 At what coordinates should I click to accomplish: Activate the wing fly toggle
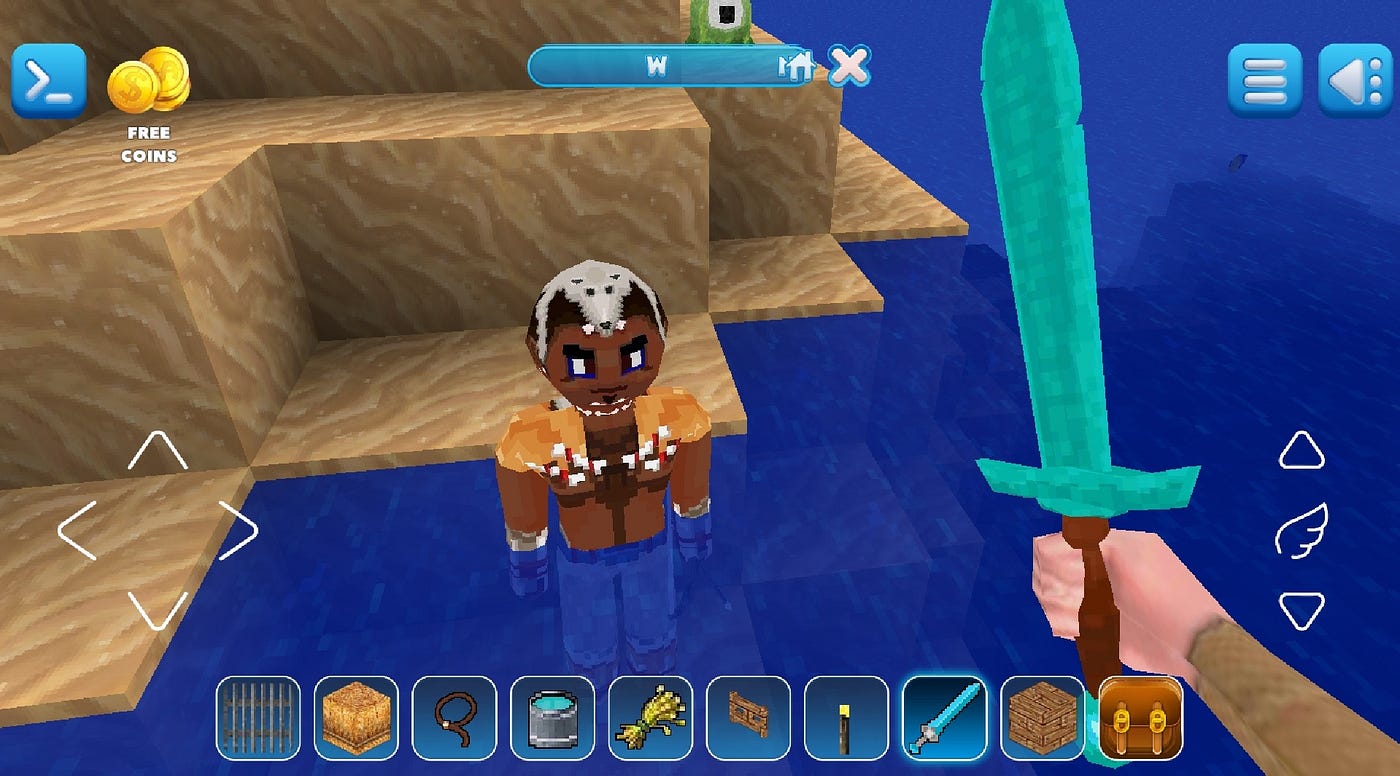[1300, 531]
